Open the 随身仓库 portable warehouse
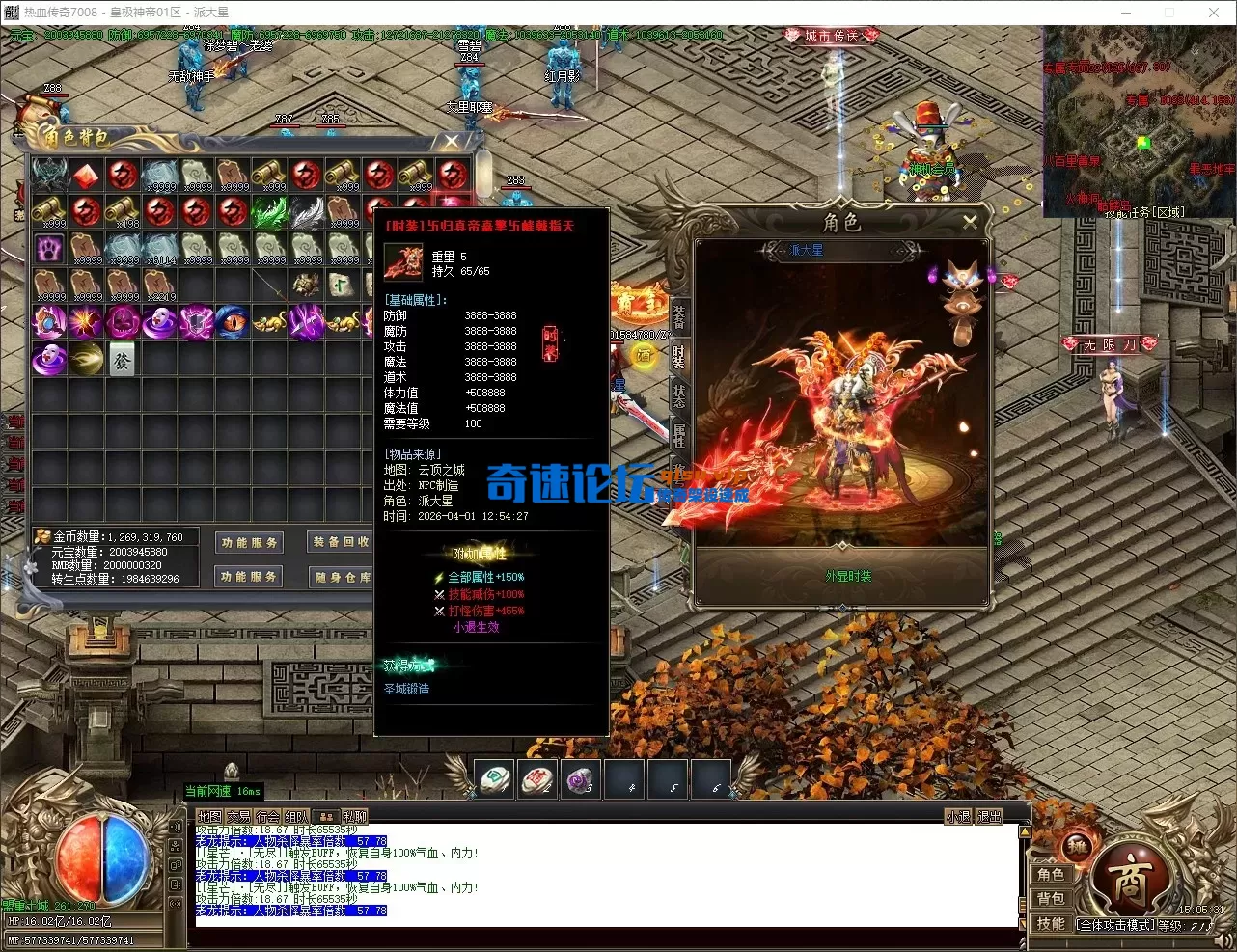 pyautogui.click(x=341, y=577)
